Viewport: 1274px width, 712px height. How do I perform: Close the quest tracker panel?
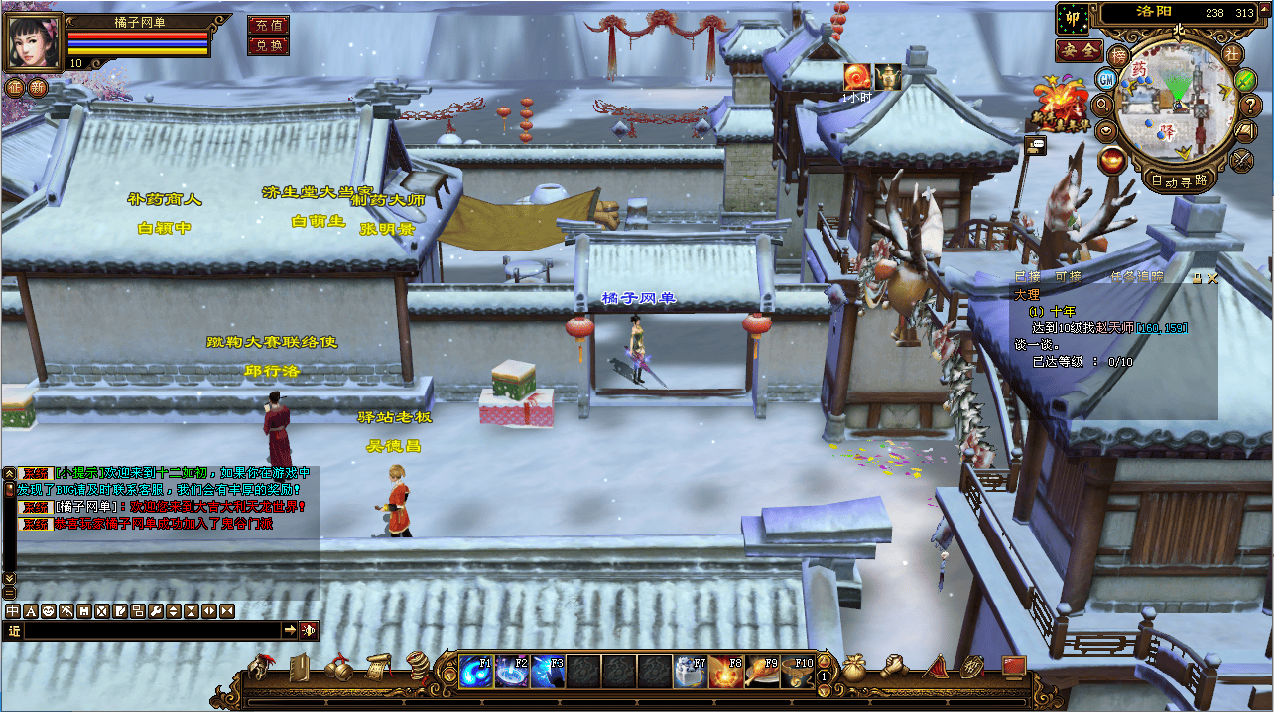(x=1212, y=278)
